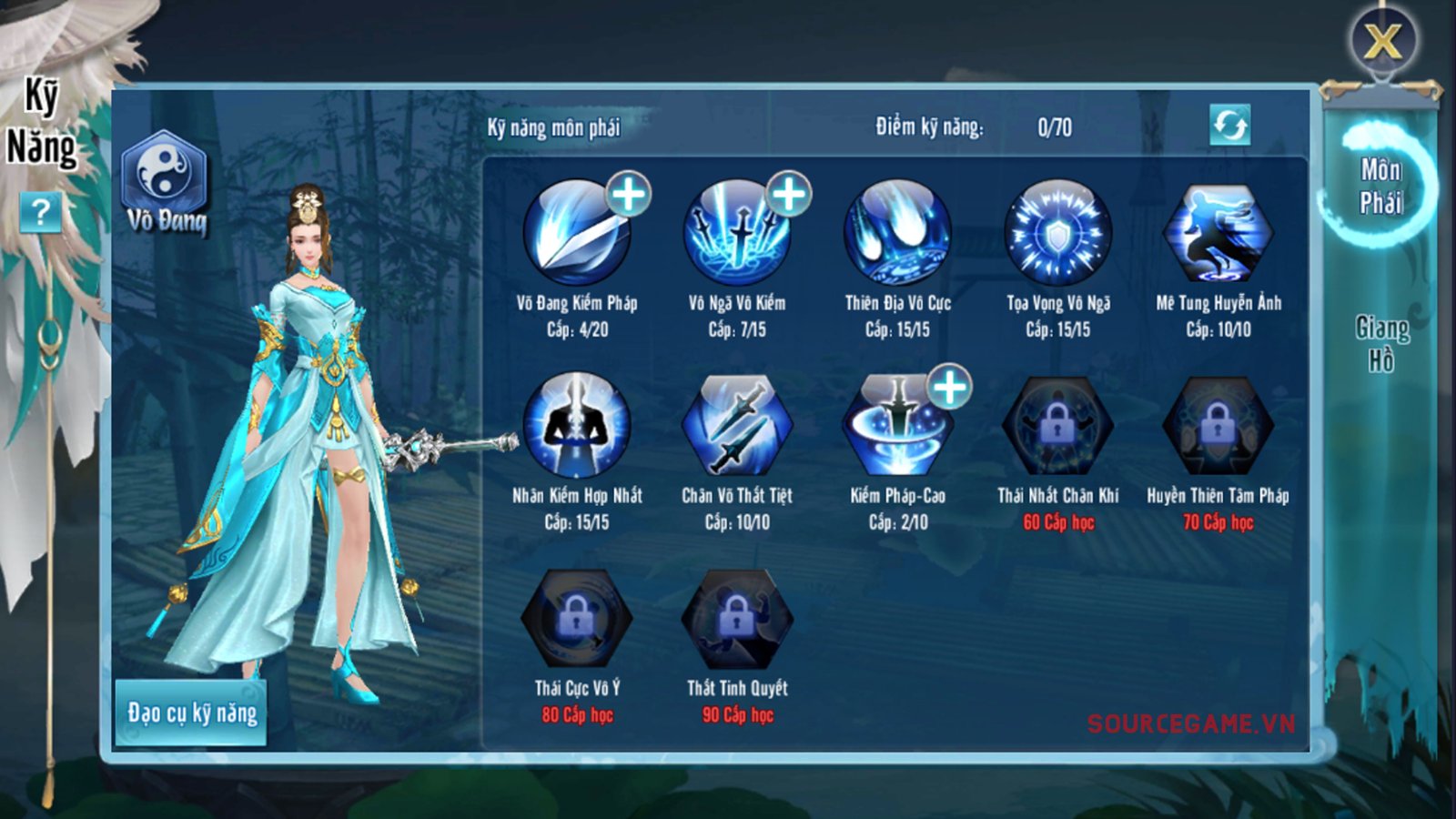Click the Võ Đang yin-yang faction emblem
The height and width of the screenshot is (819, 1456).
165,173
